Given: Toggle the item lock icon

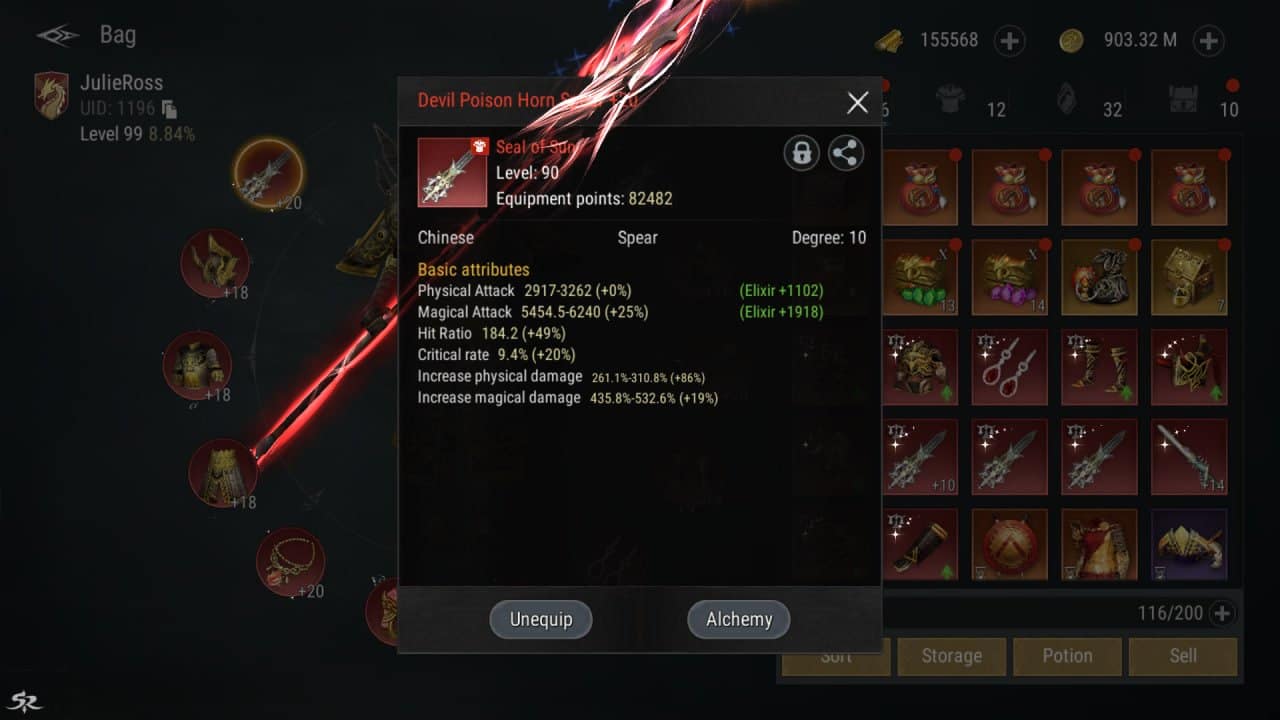Looking at the screenshot, I should (801, 153).
